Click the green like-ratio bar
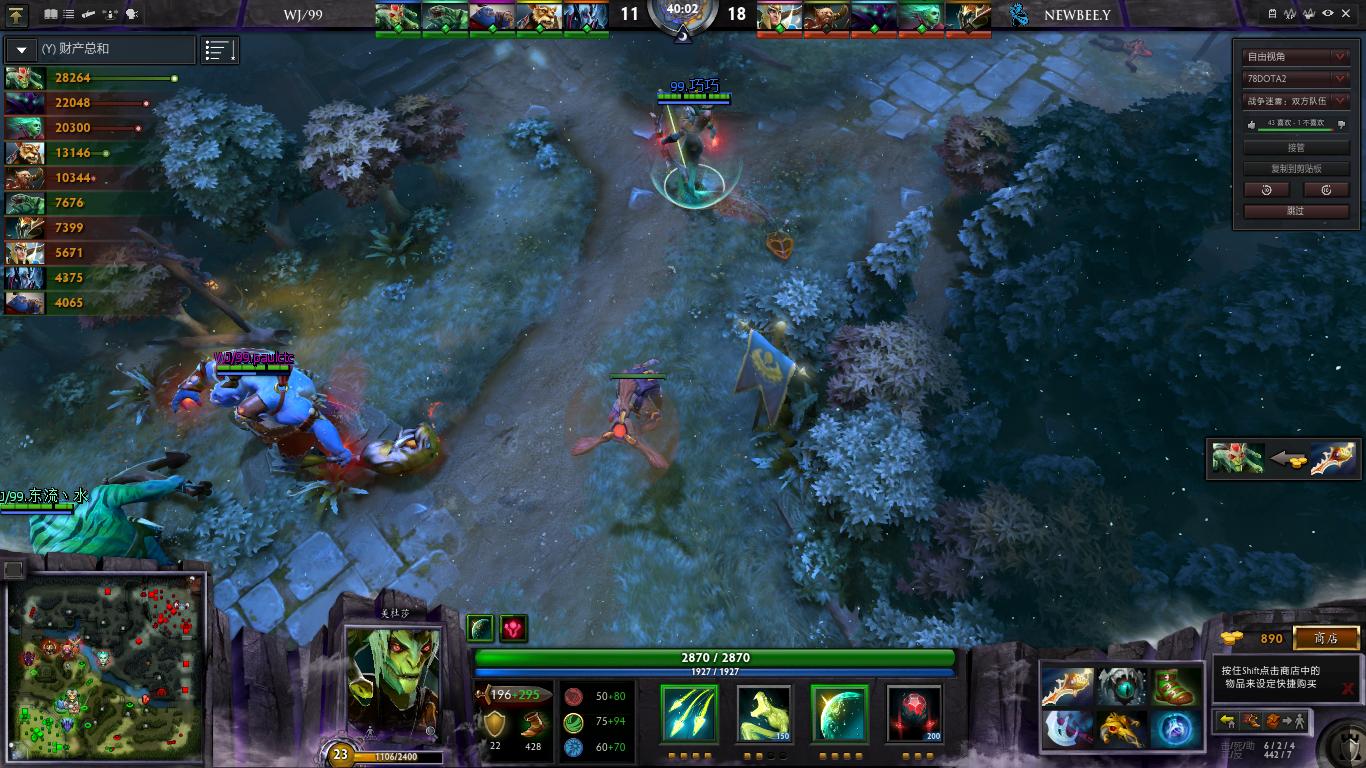 pos(1297,129)
